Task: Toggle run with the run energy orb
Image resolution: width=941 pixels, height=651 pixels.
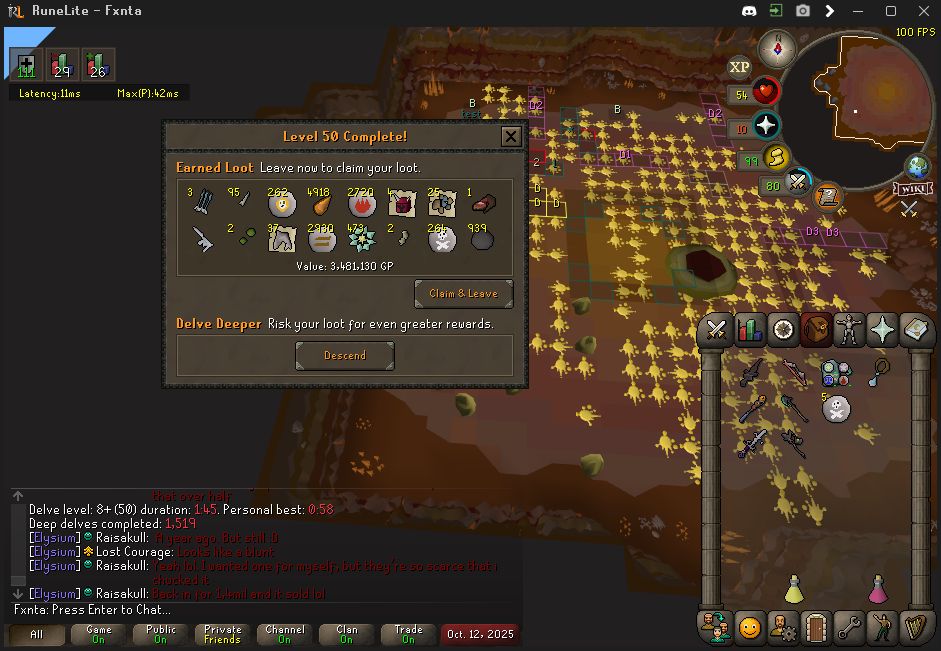Action: click(x=774, y=158)
